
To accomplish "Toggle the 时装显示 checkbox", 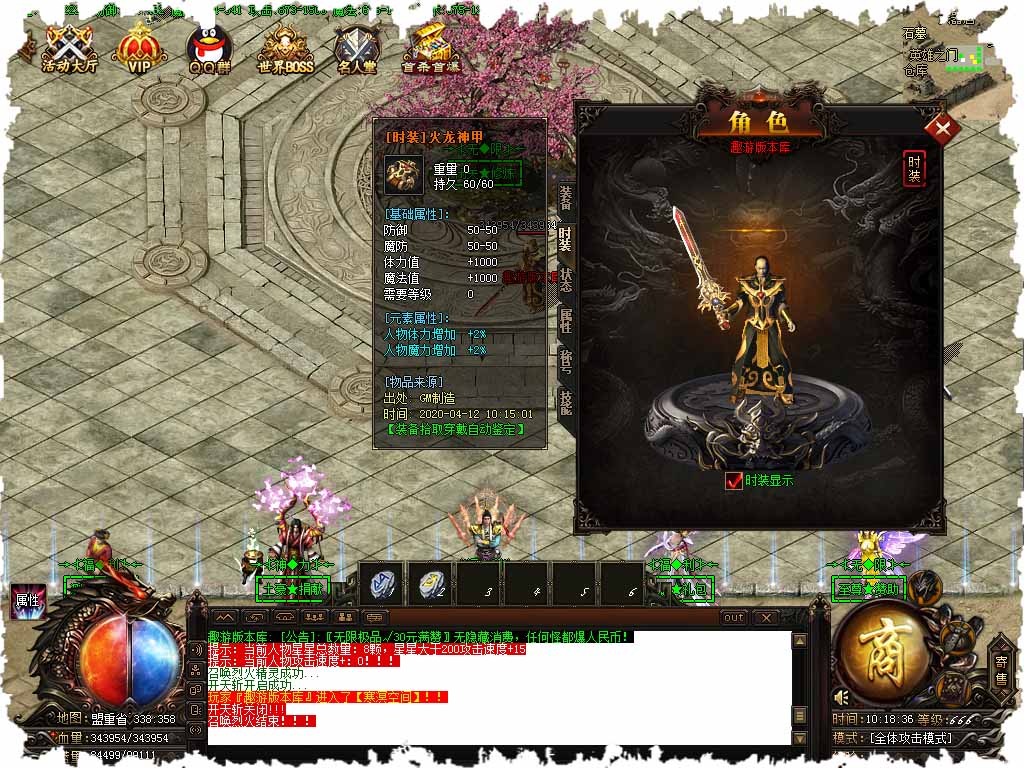I will tap(735, 481).
